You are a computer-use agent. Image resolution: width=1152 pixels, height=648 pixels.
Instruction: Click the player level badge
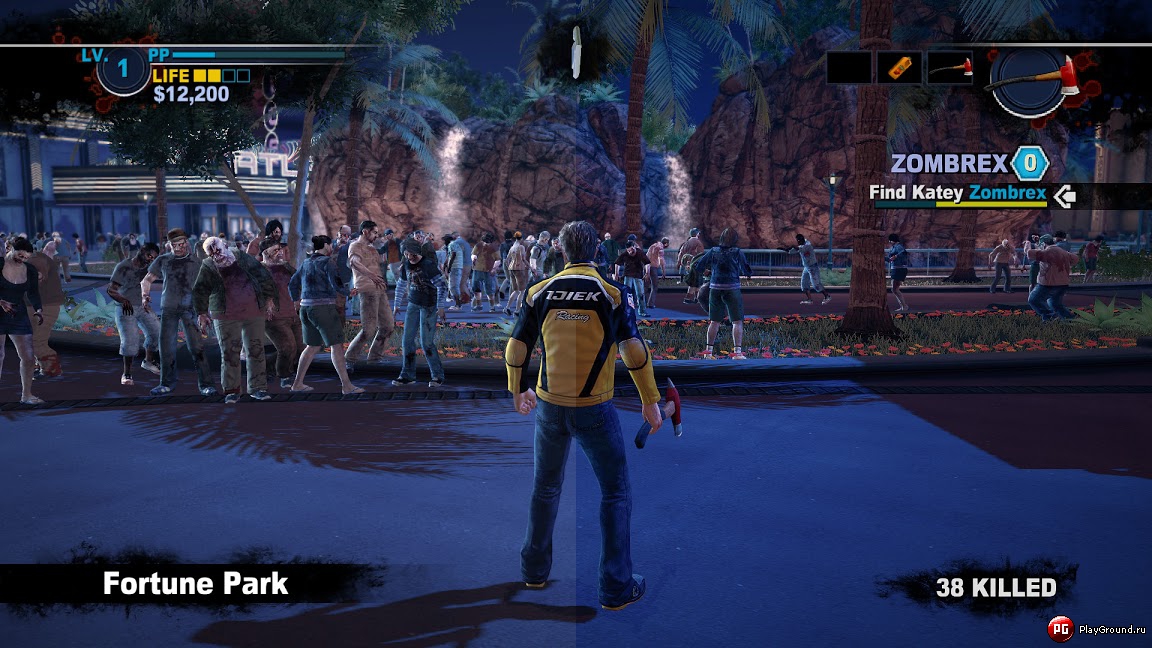coord(123,69)
